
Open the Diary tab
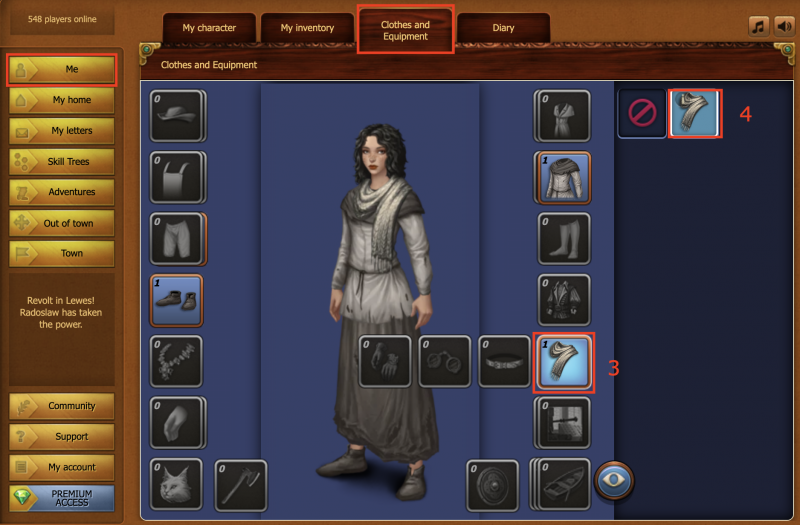(503, 28)
